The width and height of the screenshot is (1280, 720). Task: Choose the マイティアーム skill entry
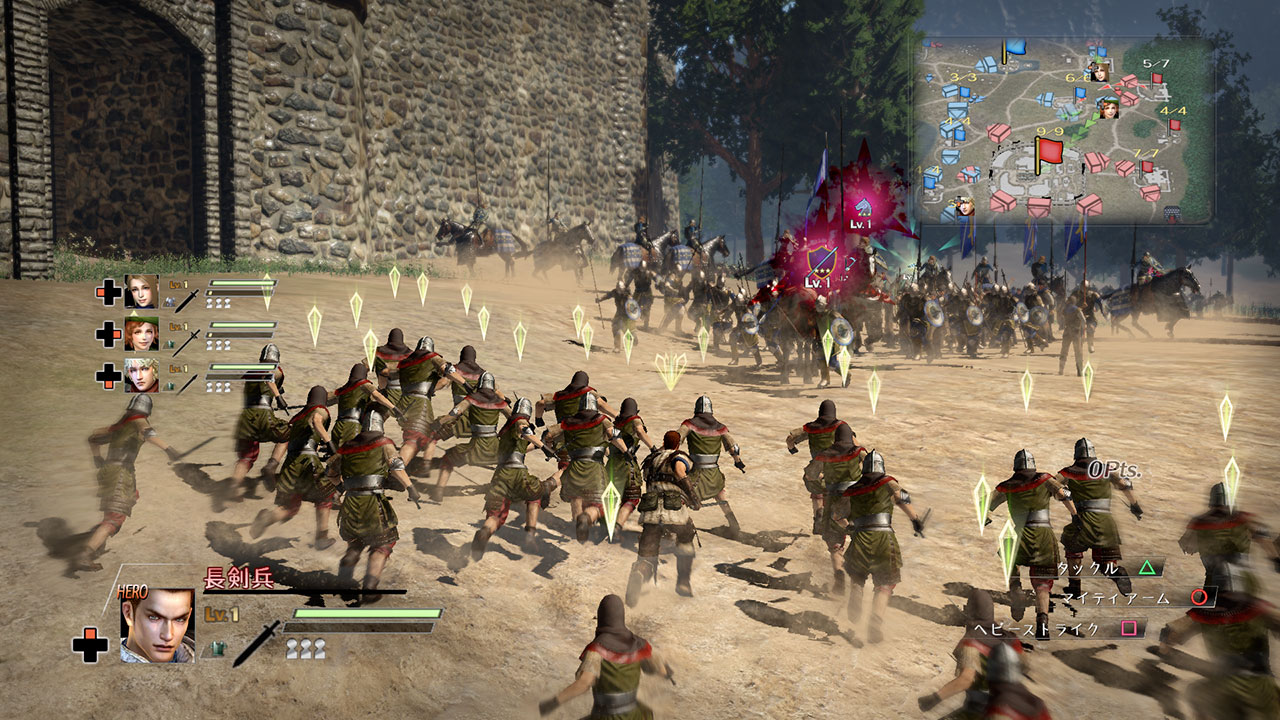coord(1130,598)
